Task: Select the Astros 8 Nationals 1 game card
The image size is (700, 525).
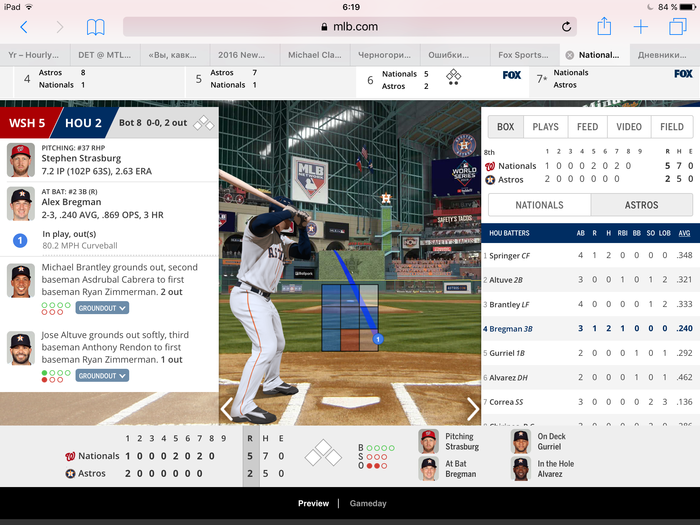Action: [90, 79]
